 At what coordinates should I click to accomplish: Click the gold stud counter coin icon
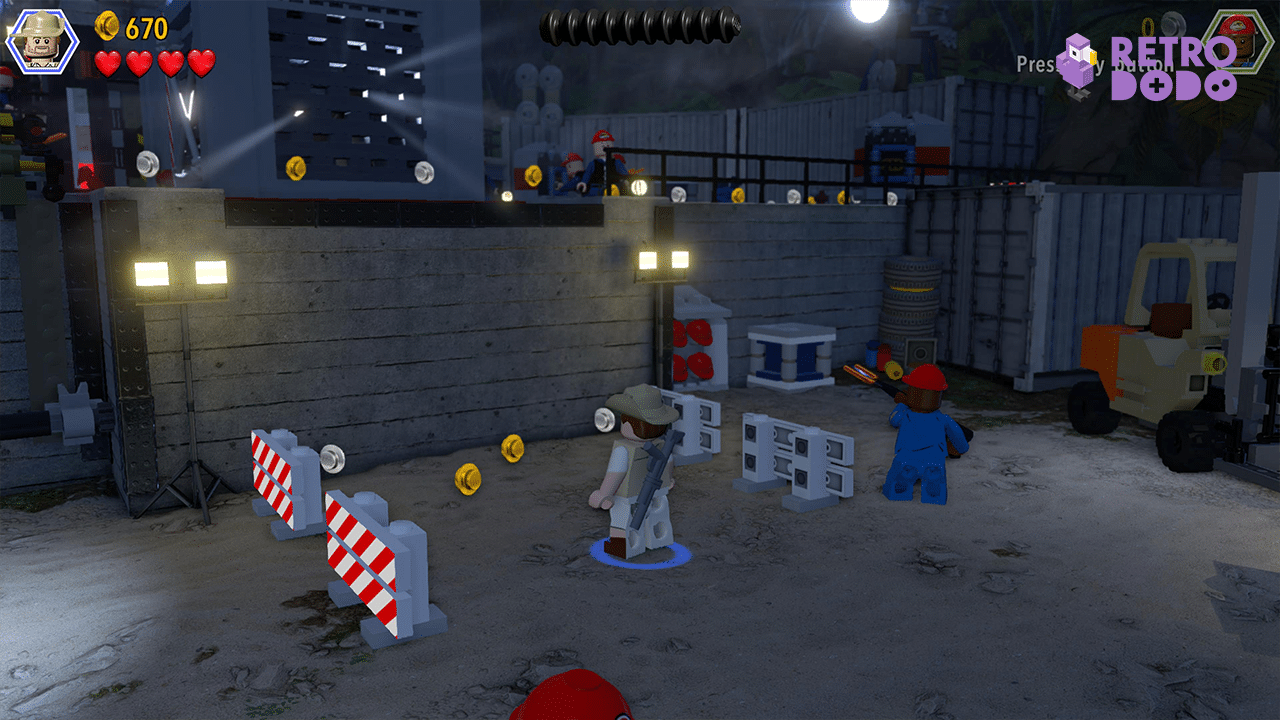pos(106,27)
